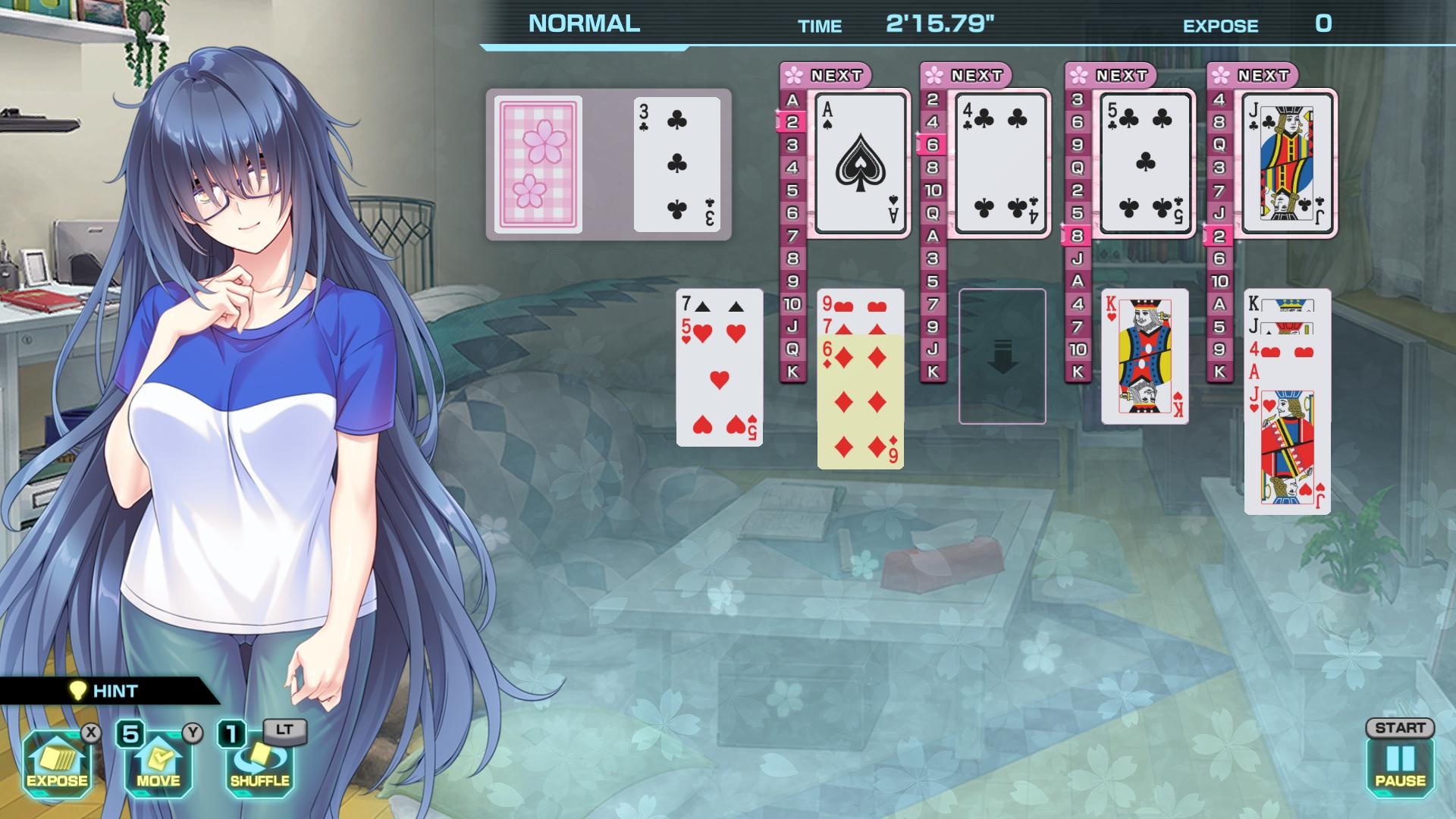Select the 3 of Clubs waste card

pyautogui.click(x=674, y=165)
